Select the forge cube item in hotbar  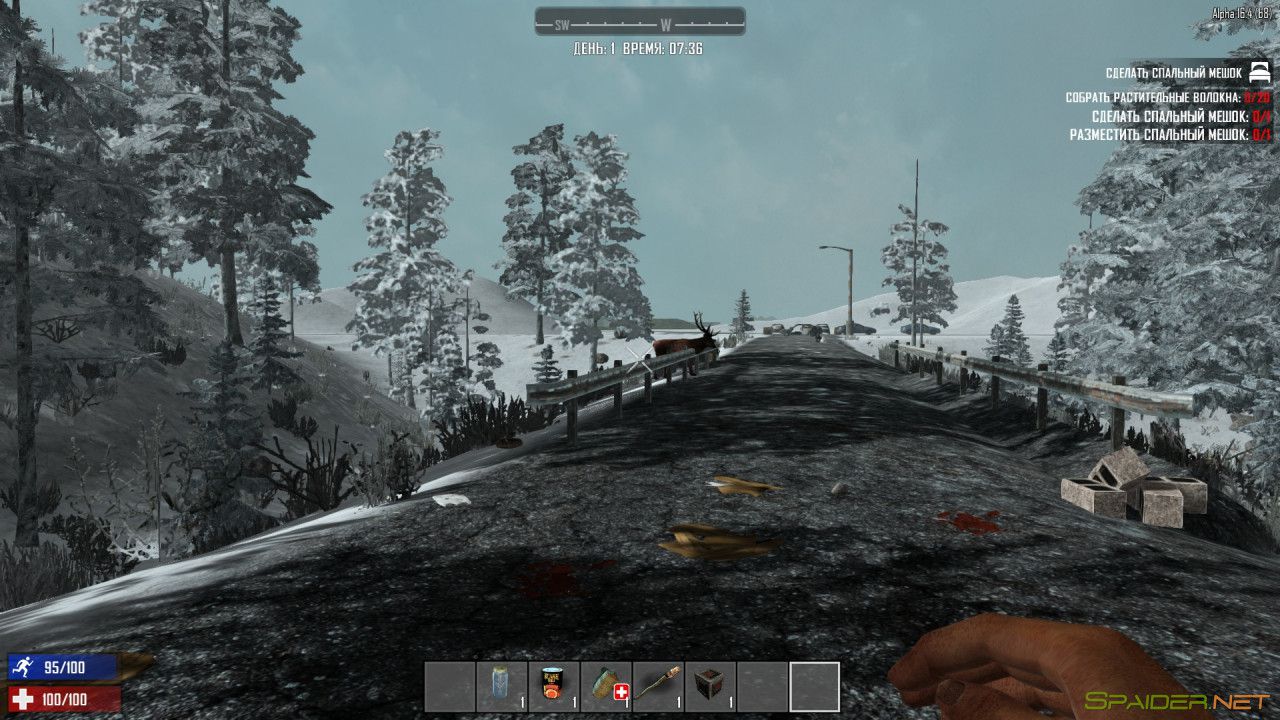(x=709, y=686)
